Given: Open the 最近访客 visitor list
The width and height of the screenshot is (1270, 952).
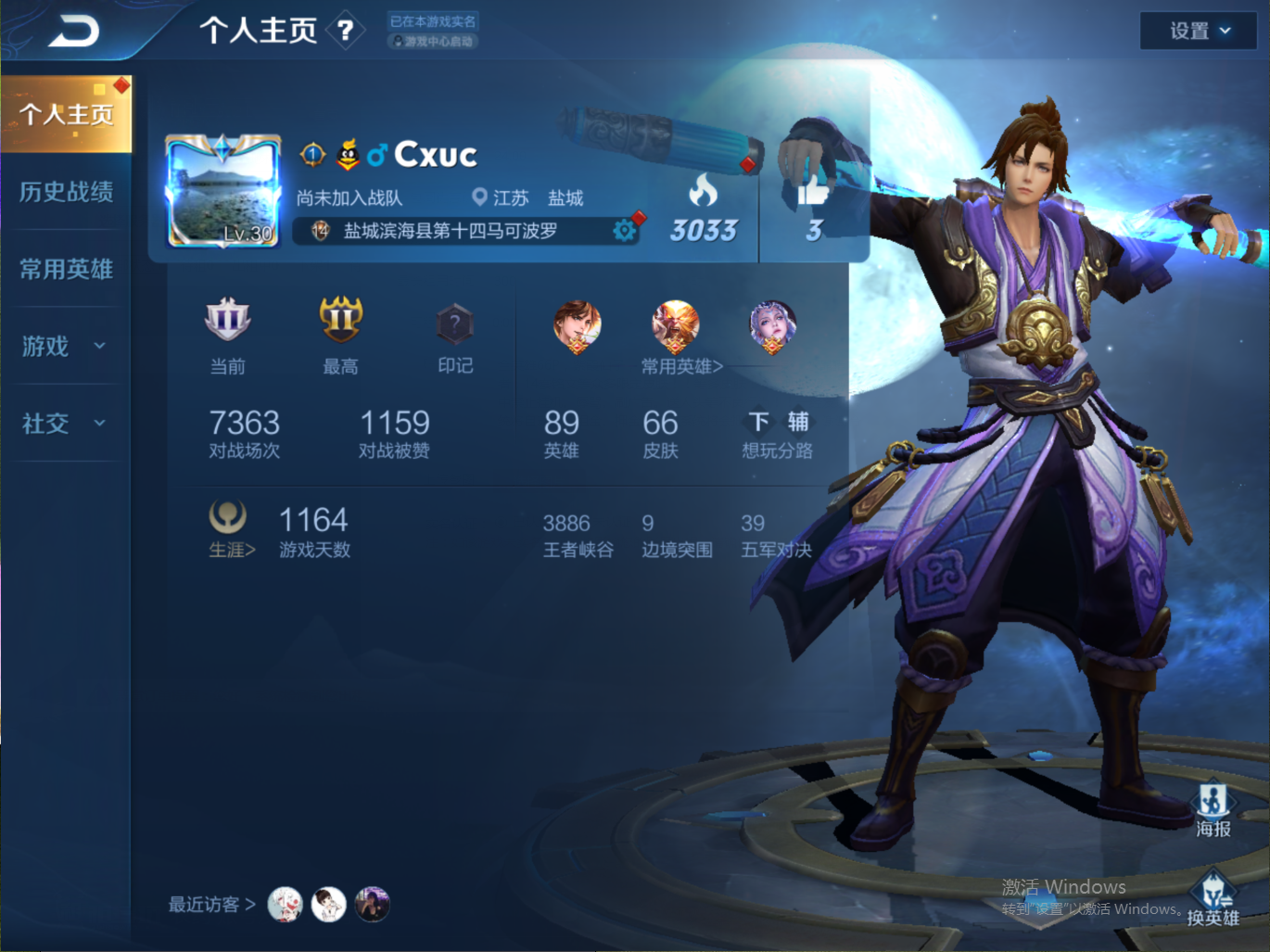Looking at the screenshot, I should [x=211, y=905].
